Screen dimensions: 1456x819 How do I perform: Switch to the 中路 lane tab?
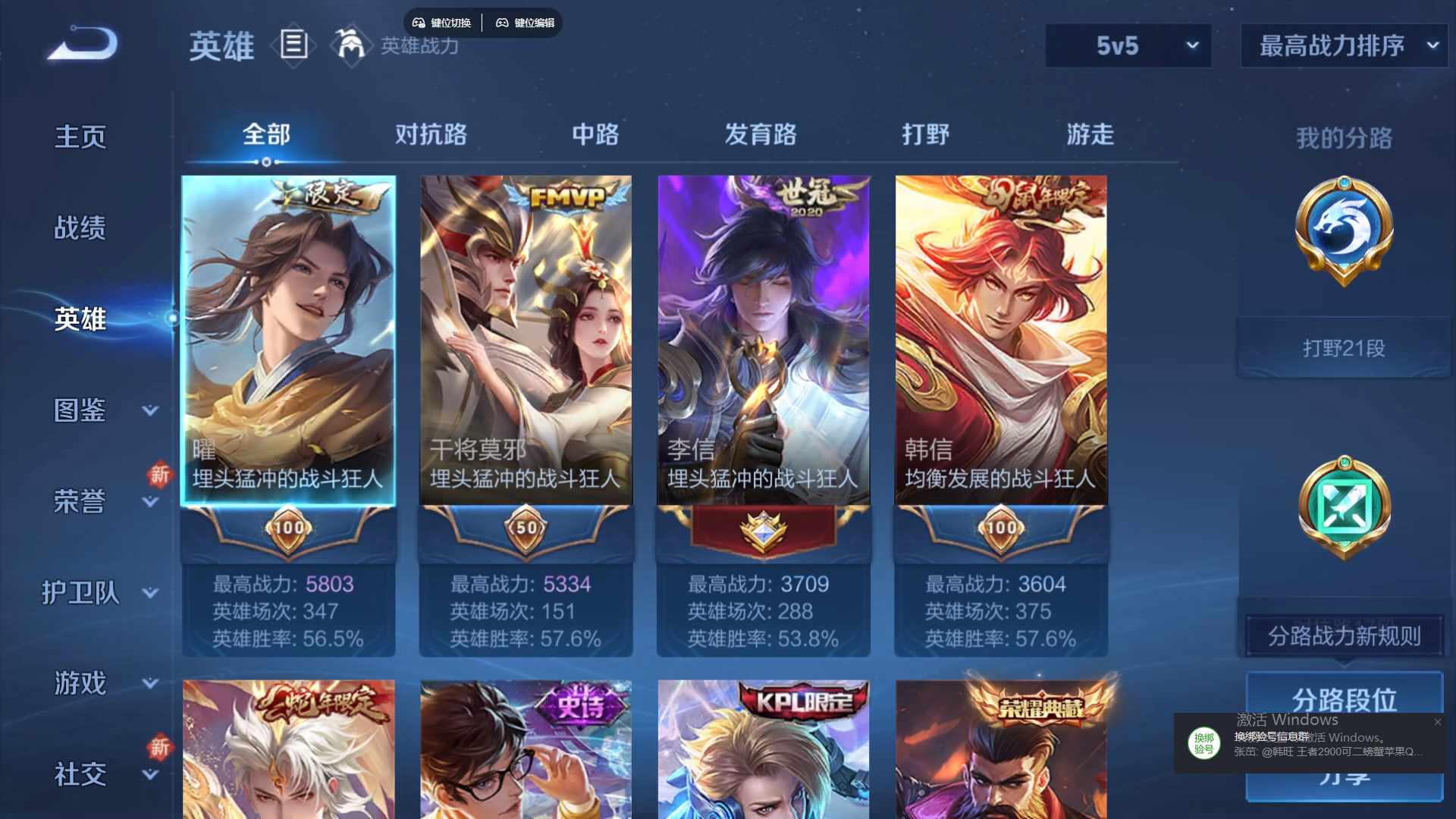click(595, 135)
